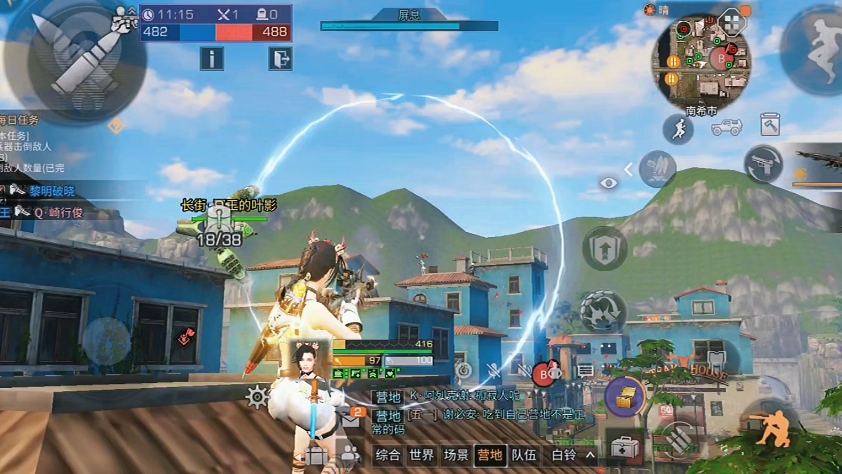Viewport: 842px width, 474px height.
Task: Open the daily tasks 每日任务 tracker
Action: 22,120
